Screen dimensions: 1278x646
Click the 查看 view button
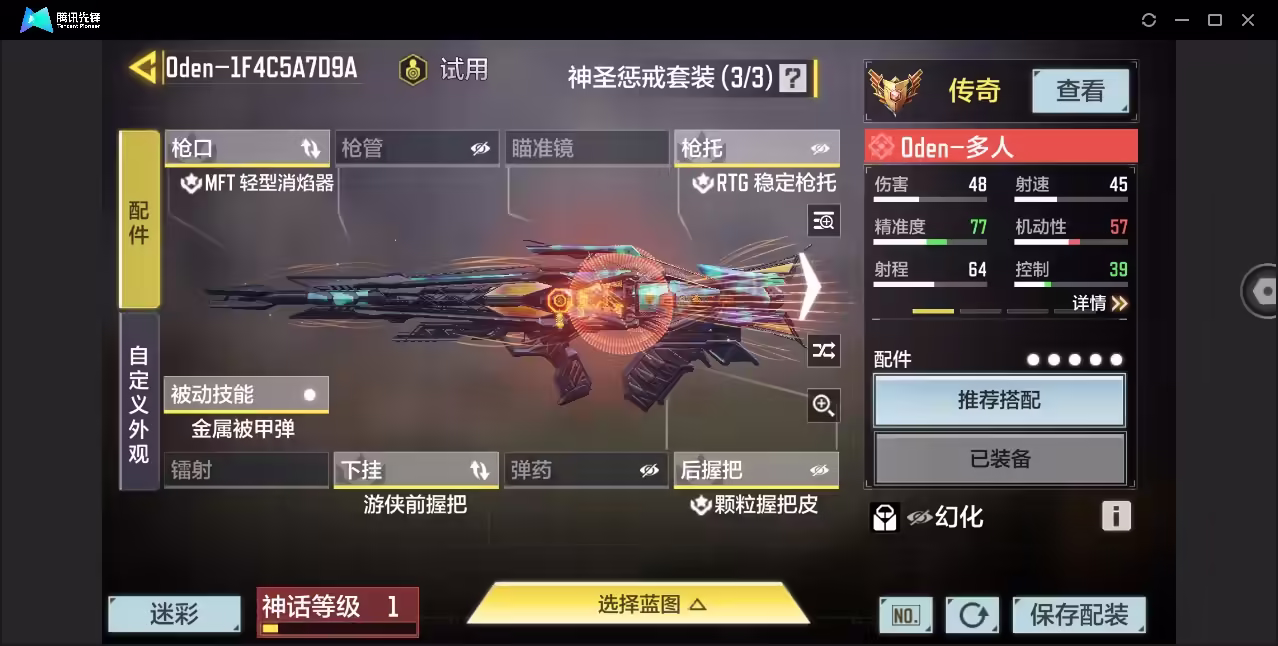click(1080, 91)
